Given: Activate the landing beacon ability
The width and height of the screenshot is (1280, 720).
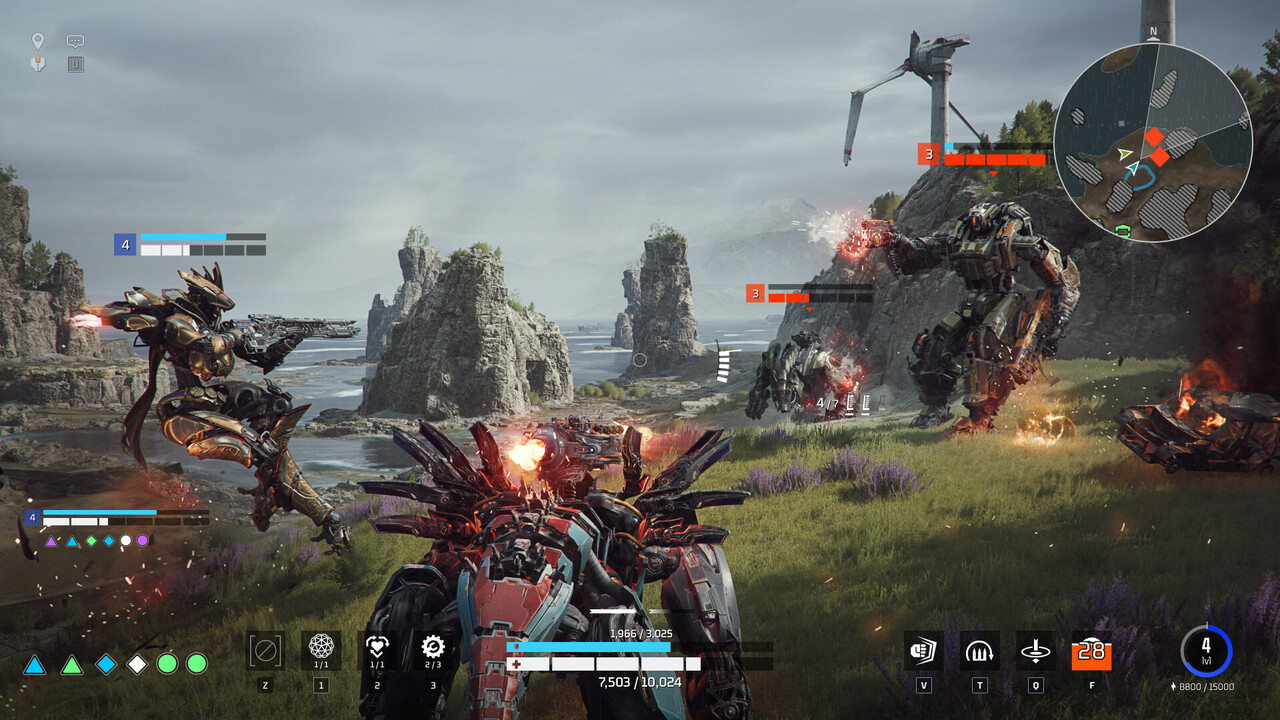Looking at the screenshot, I should coord(1035,651).
